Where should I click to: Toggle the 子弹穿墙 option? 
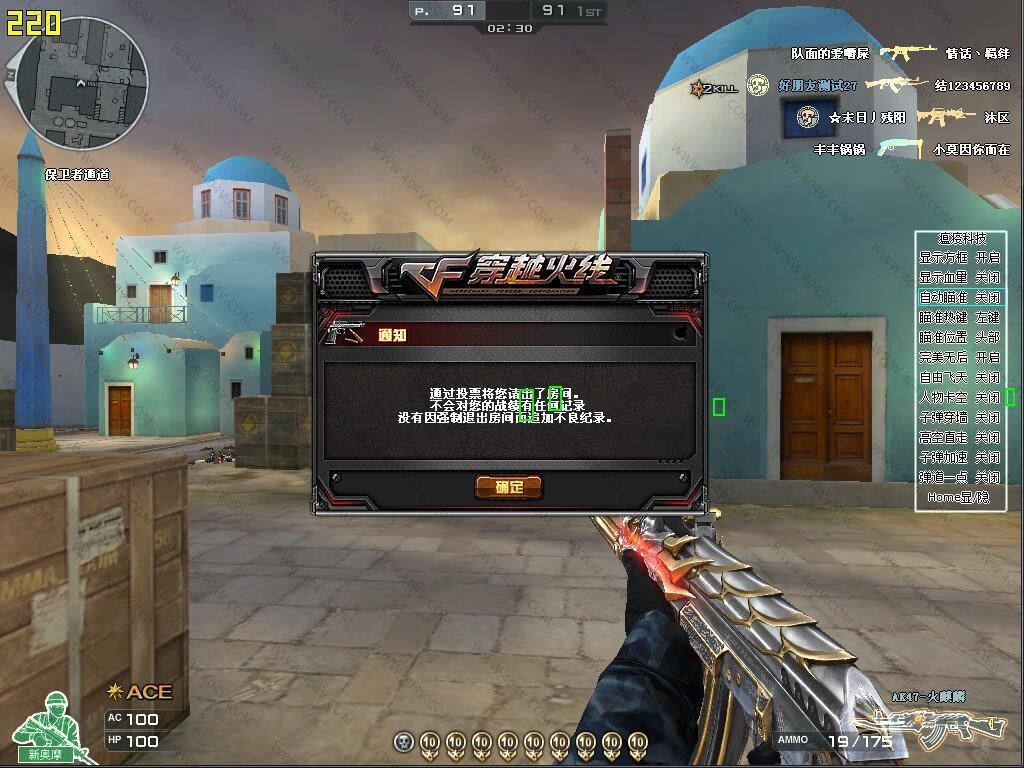959,417
